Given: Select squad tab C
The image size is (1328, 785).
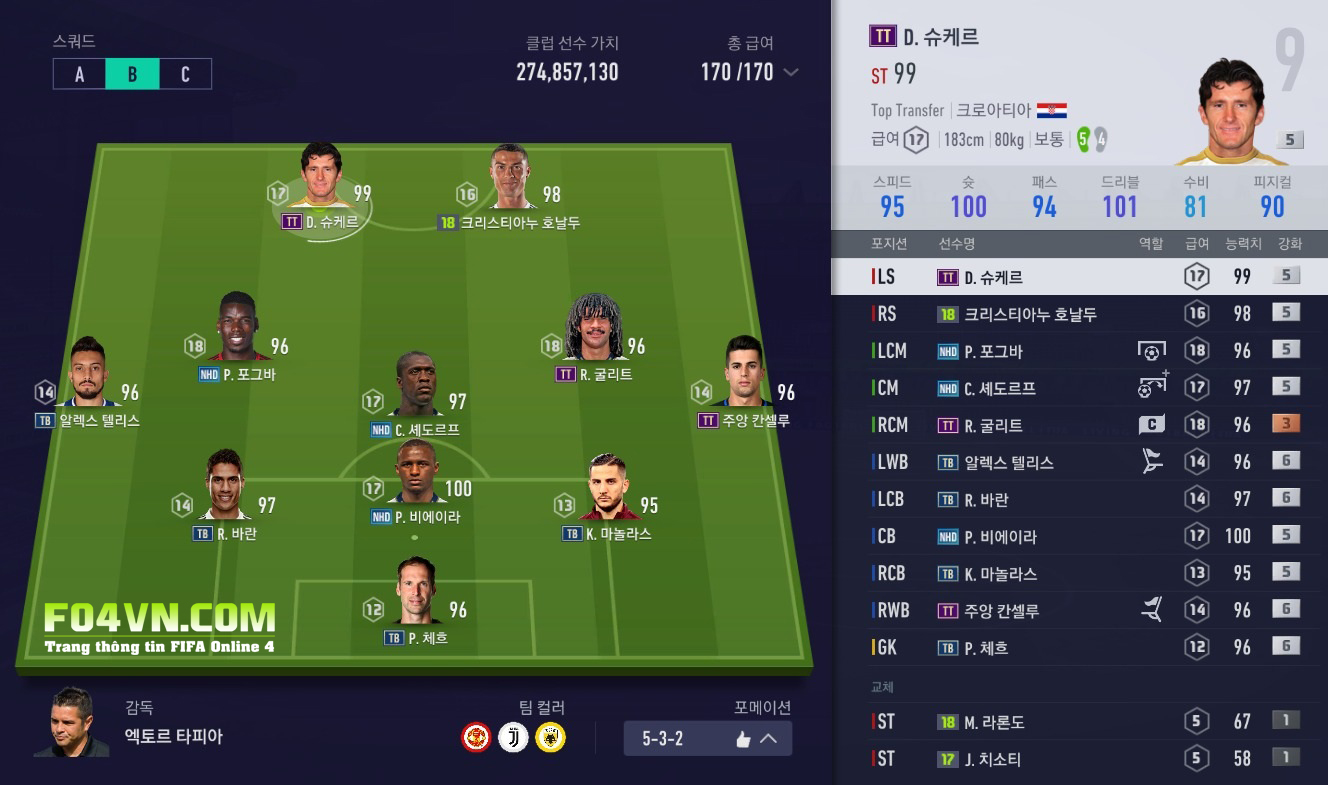Looking at the screenshot, I should click(x=185, y=74).
